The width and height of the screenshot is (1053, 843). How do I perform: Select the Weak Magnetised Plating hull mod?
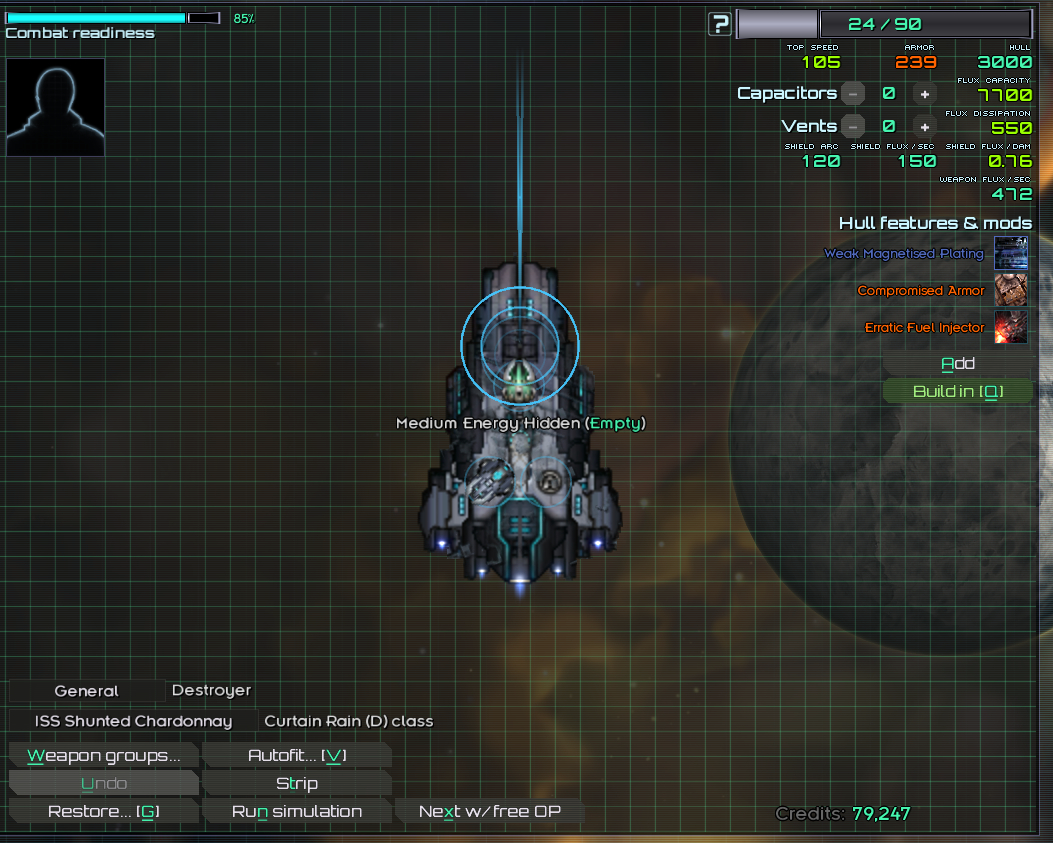click(x=1010, y=253)
